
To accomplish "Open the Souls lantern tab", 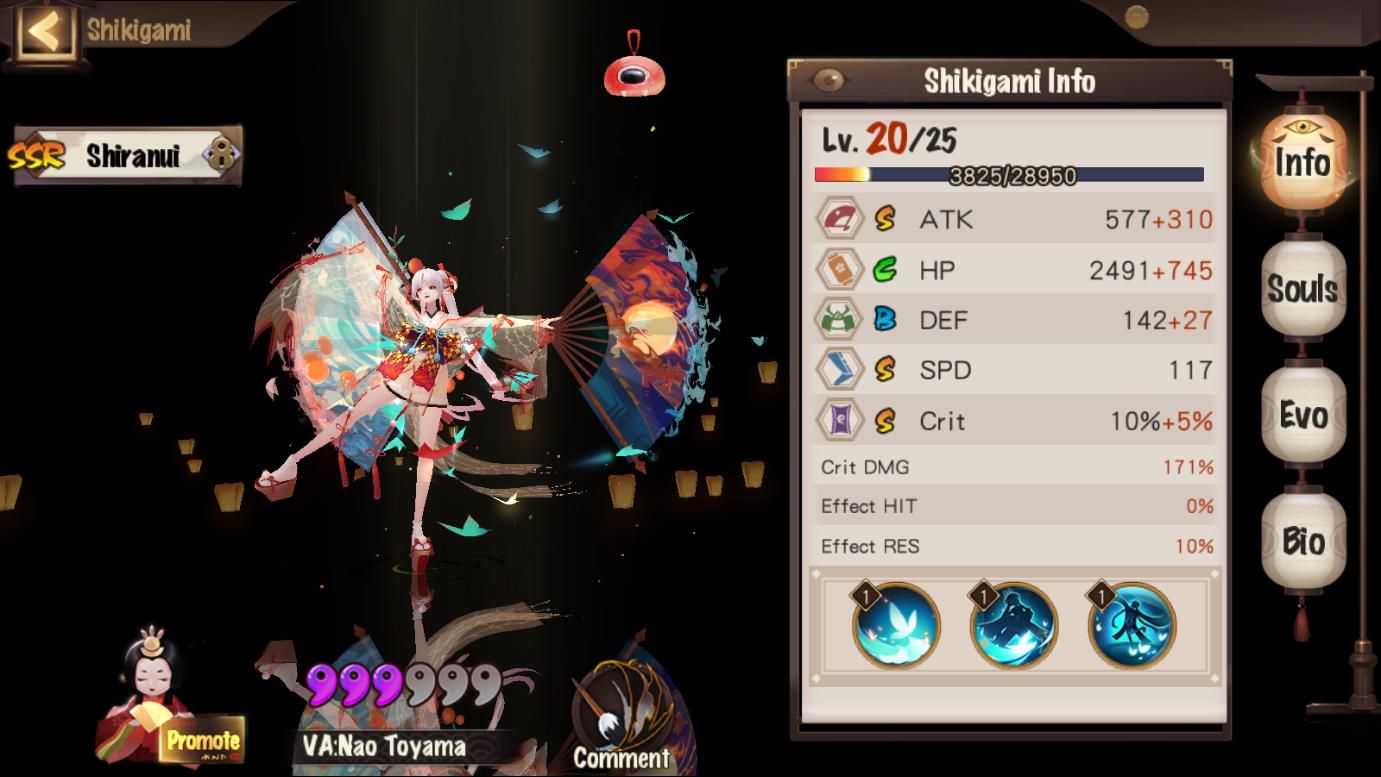I will tap(1302, 289).
